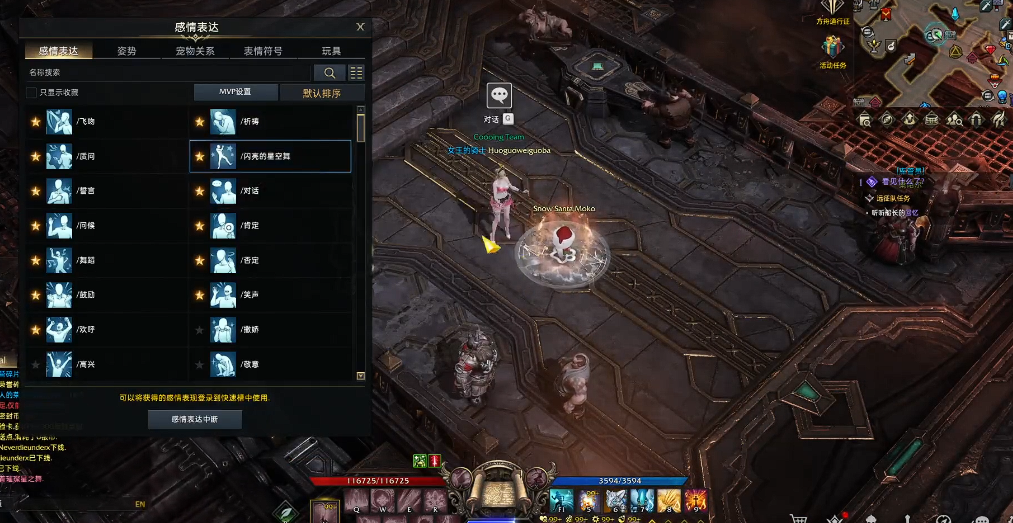Screen dimensions: 1013x523
Task: Close the 感情表达 emote window
Action: point(360,28)
